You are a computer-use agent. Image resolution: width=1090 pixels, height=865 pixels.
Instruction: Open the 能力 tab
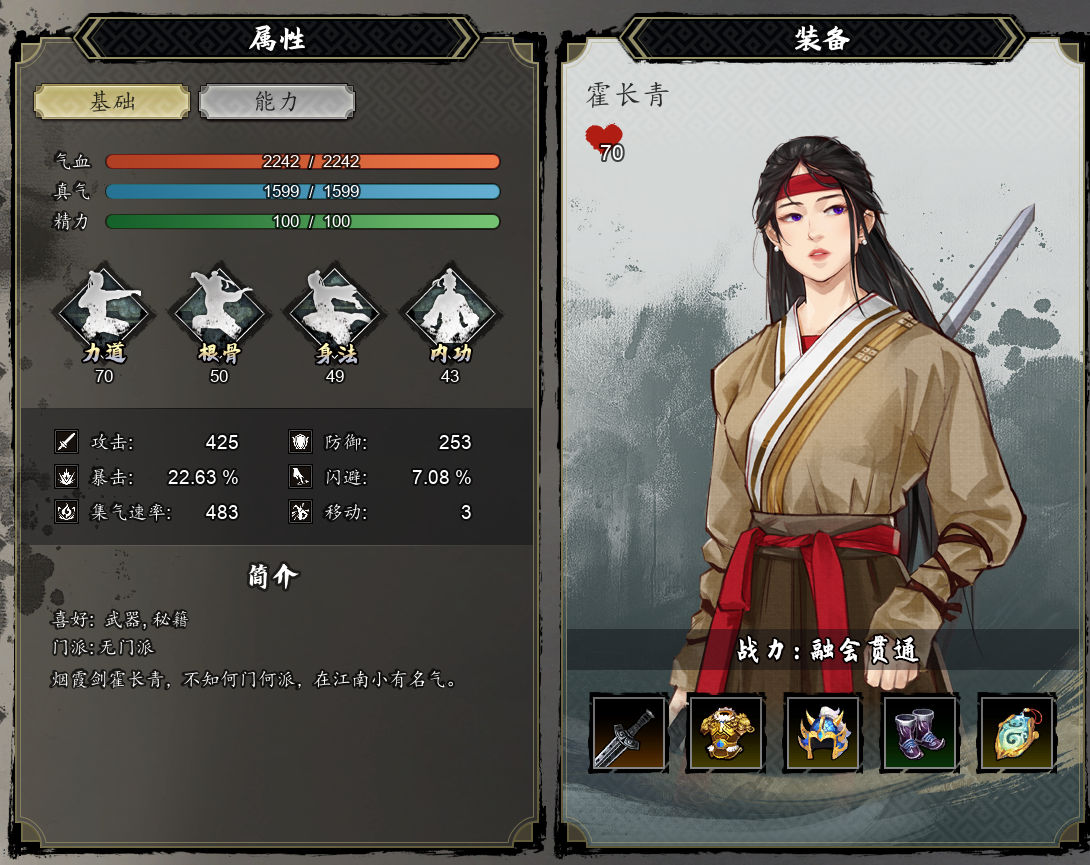276,101
